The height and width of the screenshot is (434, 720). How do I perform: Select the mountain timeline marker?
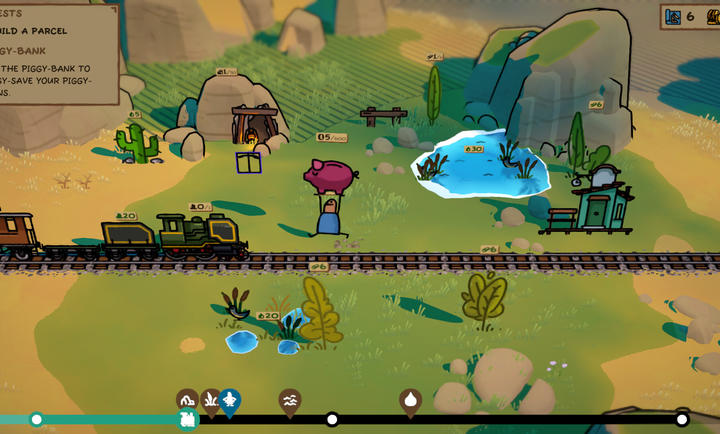coord(187,399)
